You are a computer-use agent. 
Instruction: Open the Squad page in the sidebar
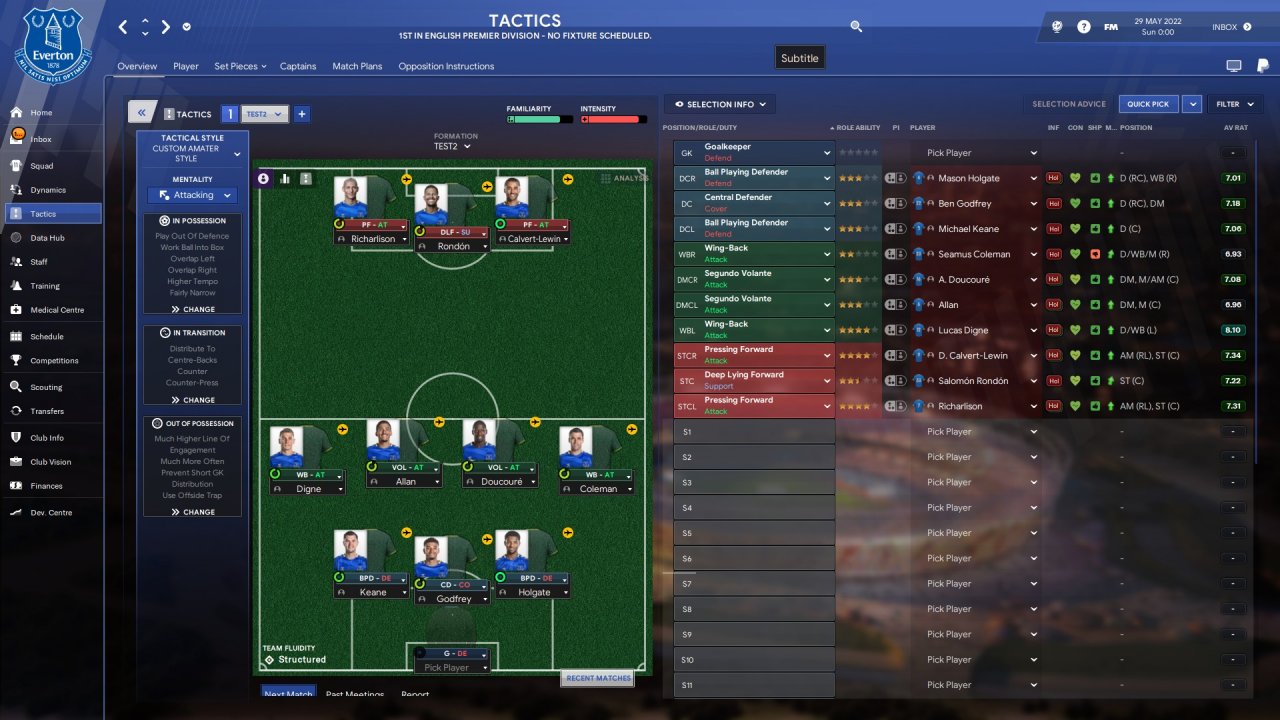(41, 165)
